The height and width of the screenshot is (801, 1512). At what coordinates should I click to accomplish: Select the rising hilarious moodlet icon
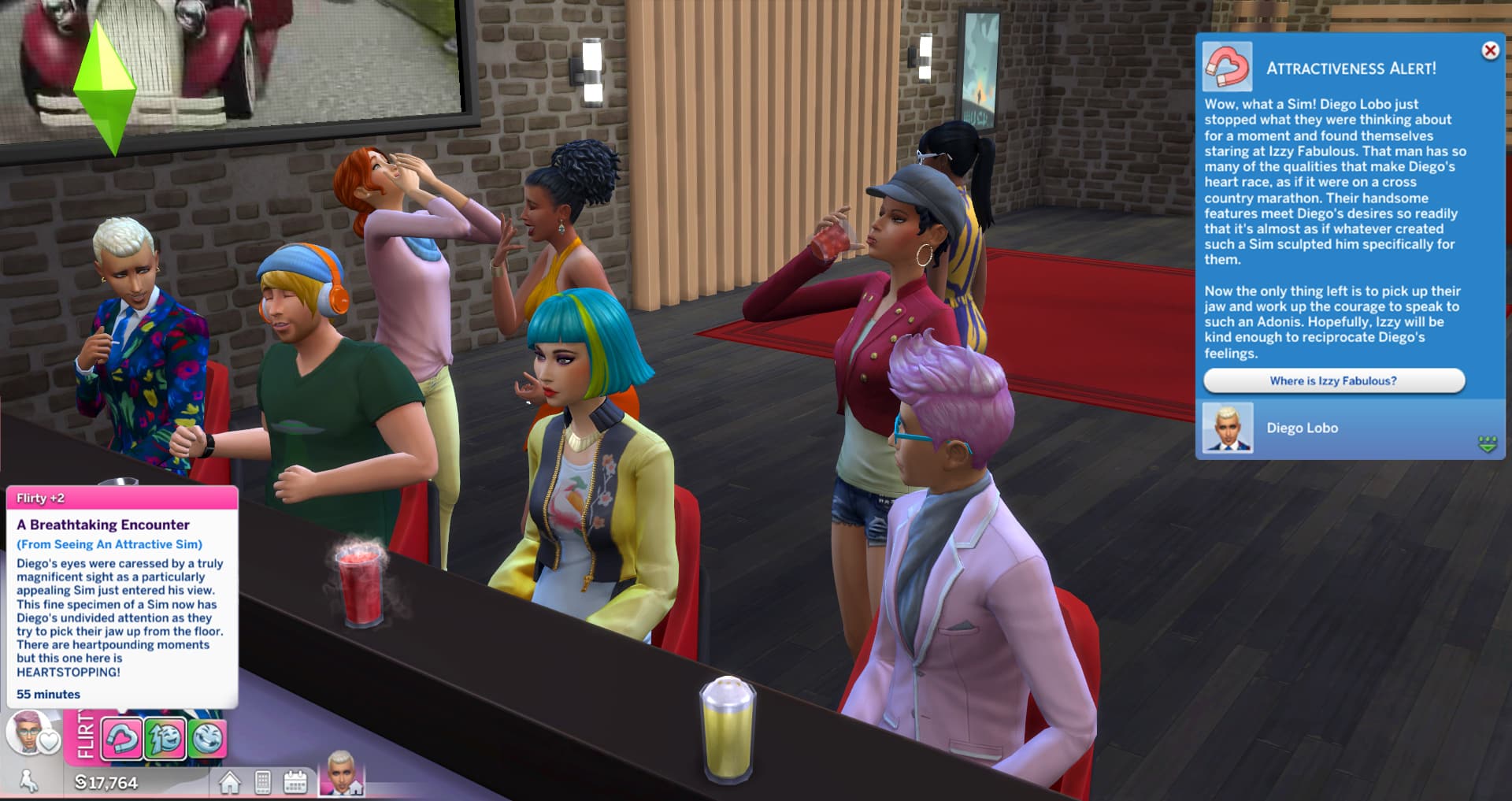(x=165, y=738)
